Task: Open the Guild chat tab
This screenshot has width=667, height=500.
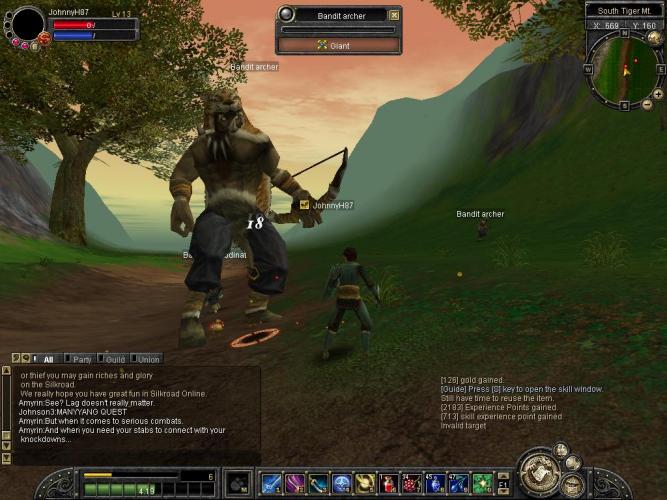Action: 115,359
